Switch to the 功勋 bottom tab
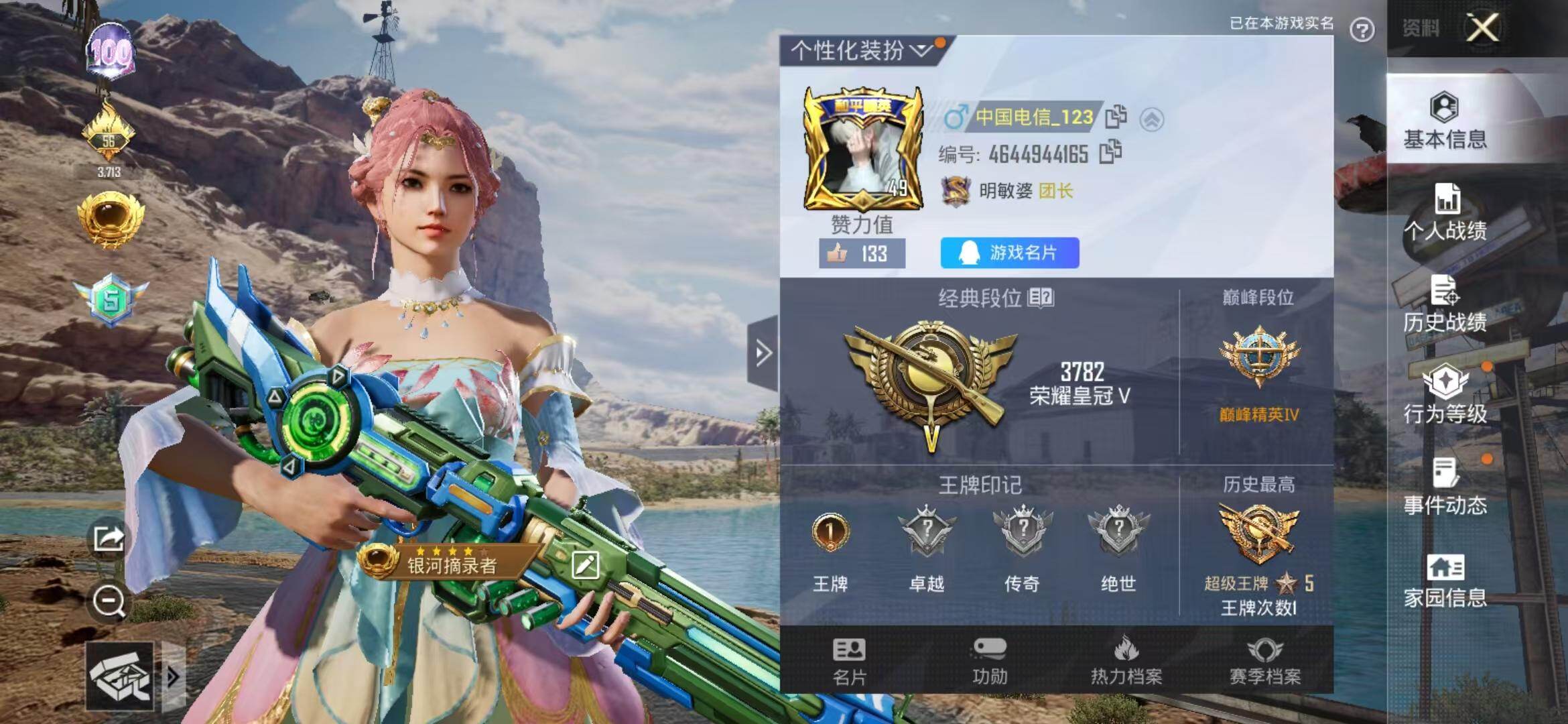Screen dimensions: 1568x724 pyautogui.click(x=990, y=661)
